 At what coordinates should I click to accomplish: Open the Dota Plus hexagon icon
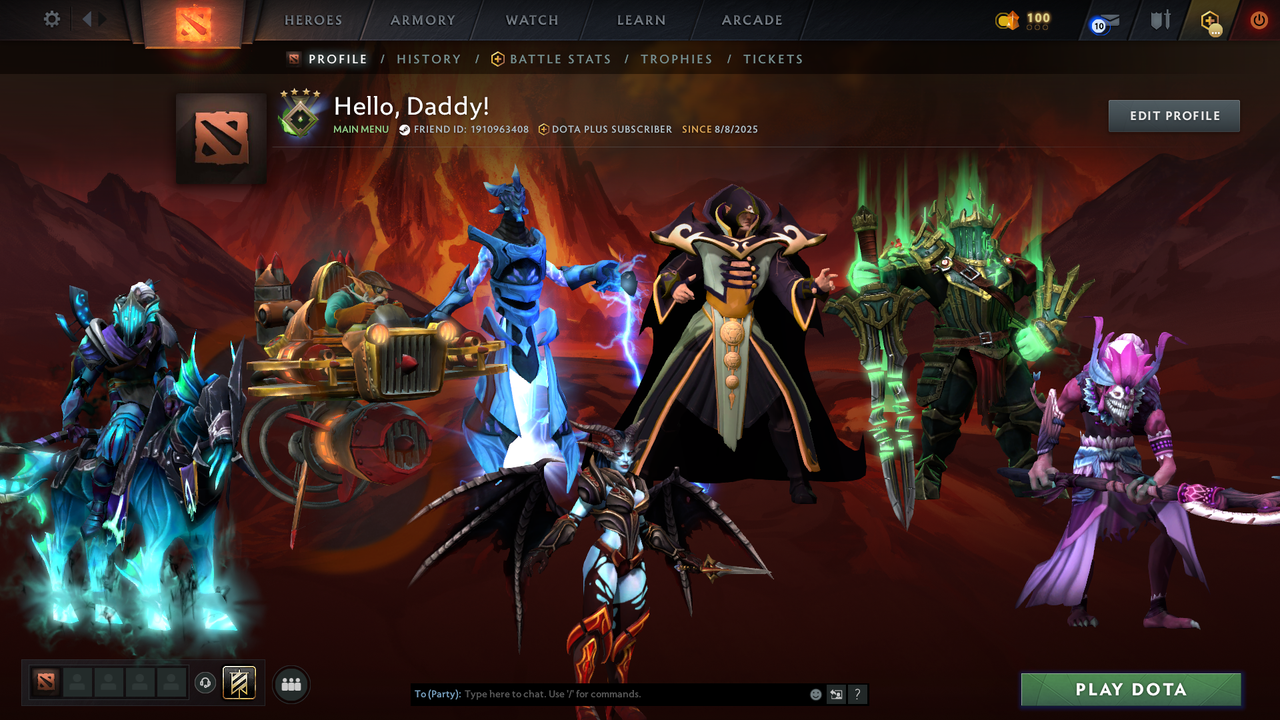click(x=1211, y=20)
